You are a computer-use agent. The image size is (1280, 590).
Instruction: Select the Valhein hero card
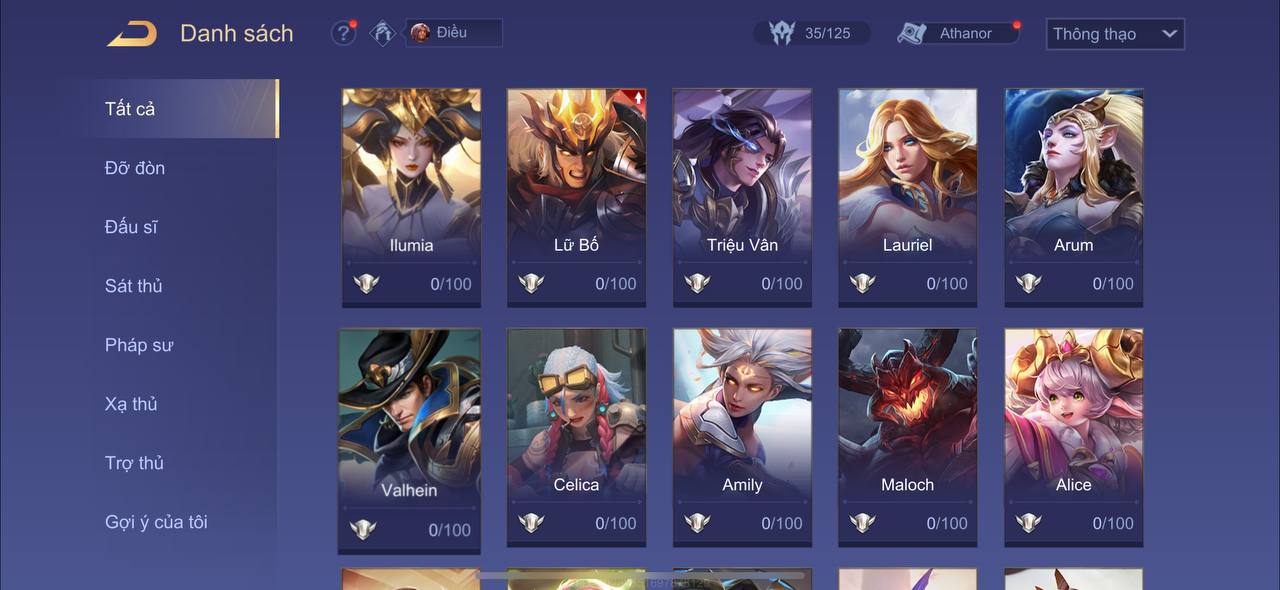coord(409,440)
